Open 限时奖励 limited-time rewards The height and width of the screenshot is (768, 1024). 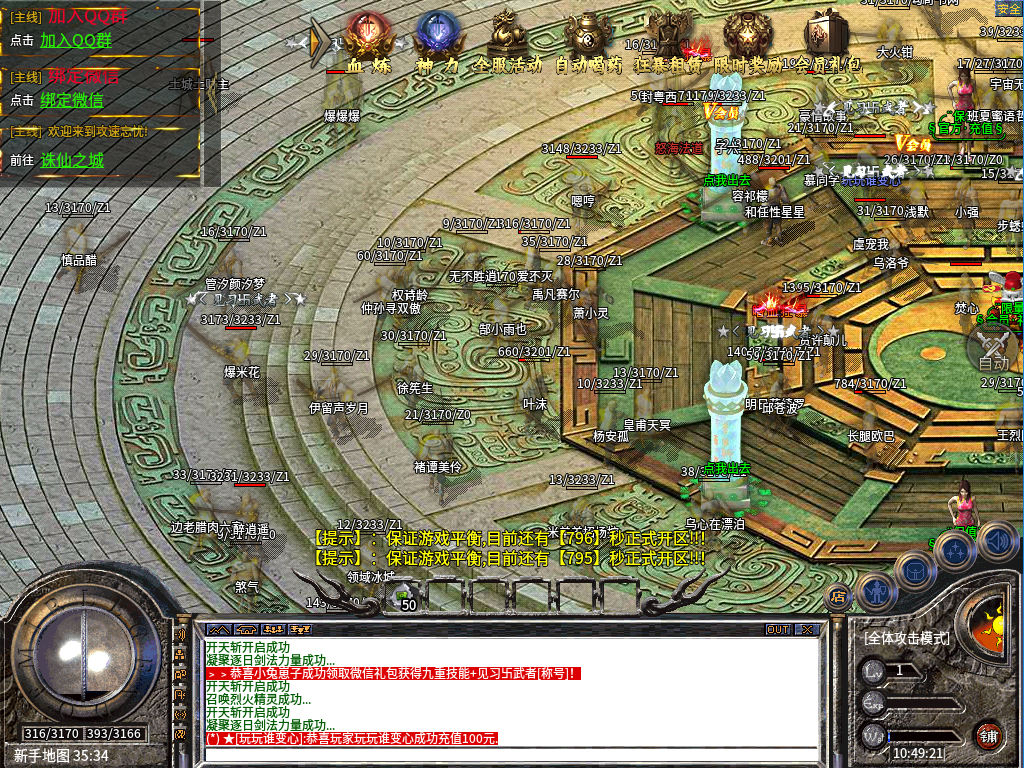[x=746, y=38]
